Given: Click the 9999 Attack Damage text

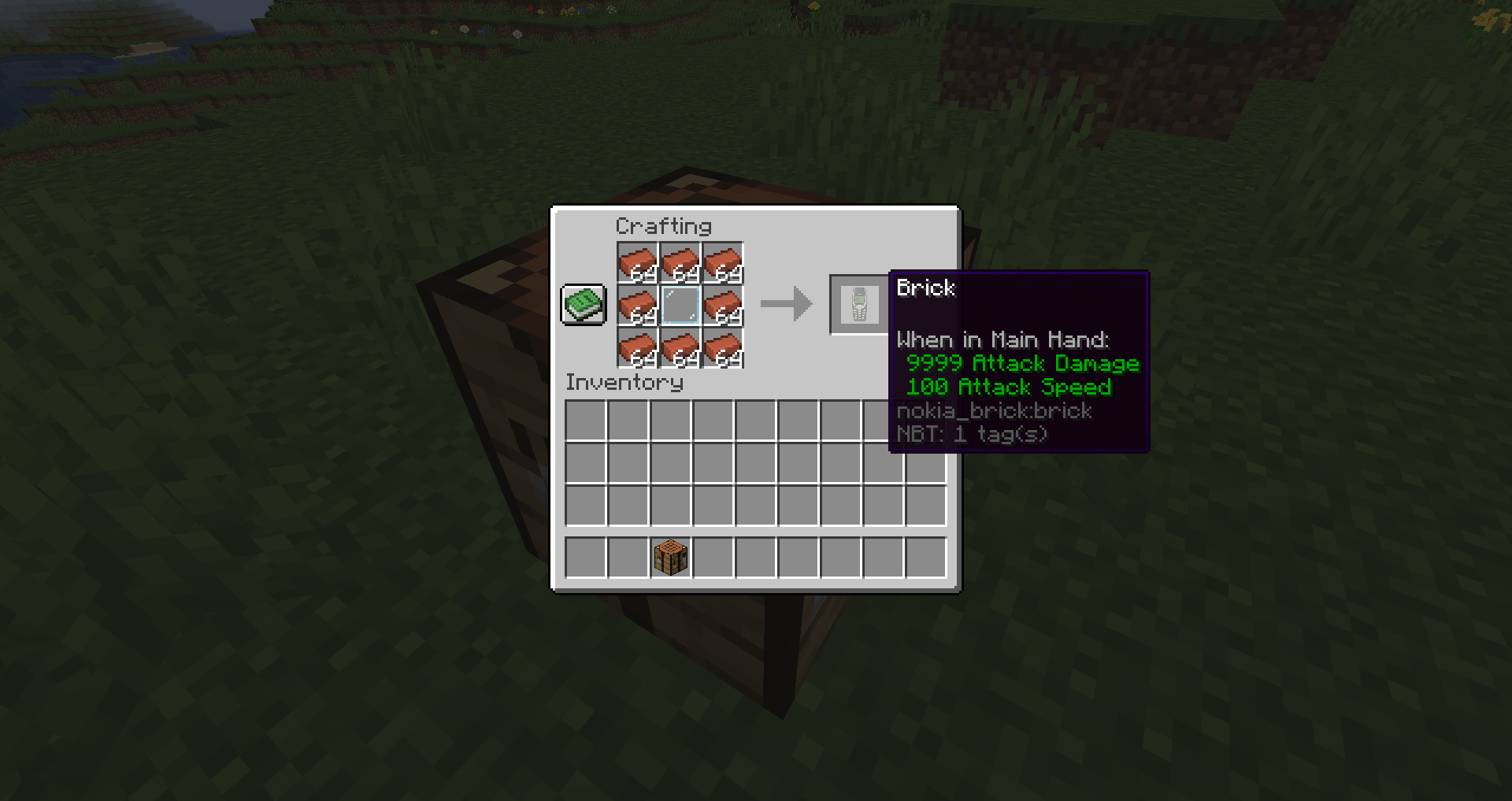Looking at the screenshot, I should click(x=1022, y=363).
